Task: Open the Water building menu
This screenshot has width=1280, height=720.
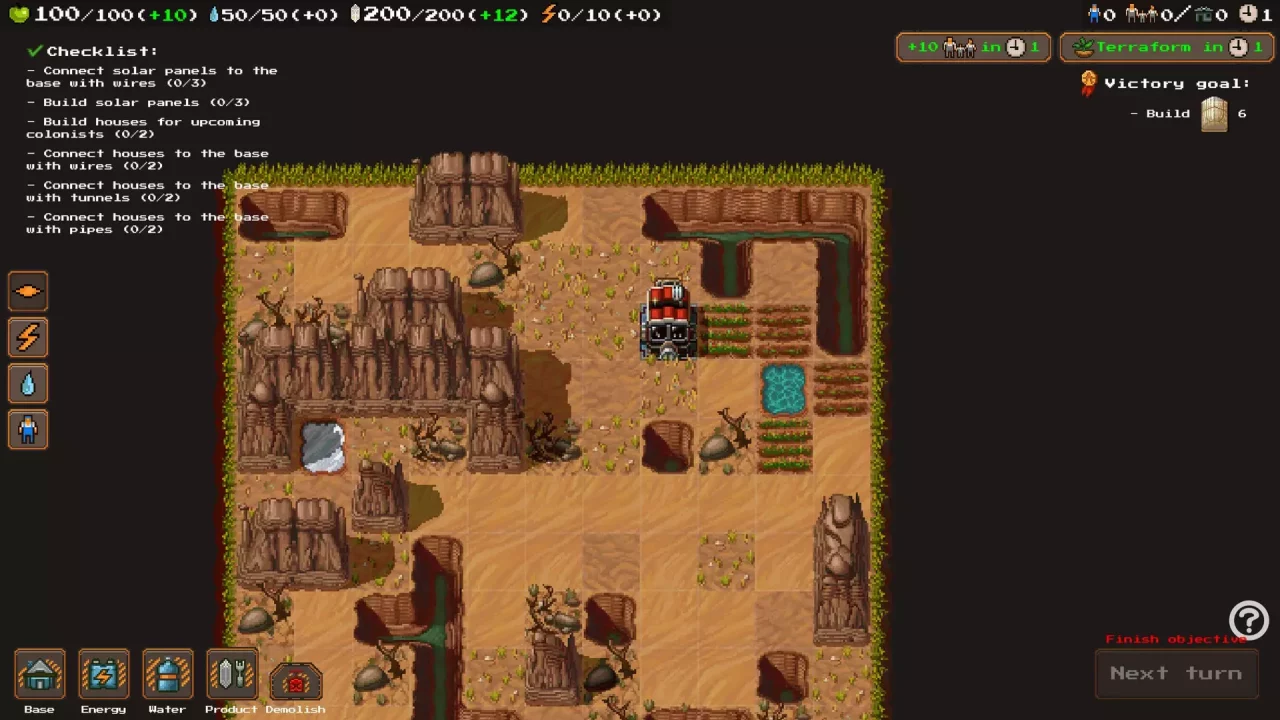Action: (167, 675)
